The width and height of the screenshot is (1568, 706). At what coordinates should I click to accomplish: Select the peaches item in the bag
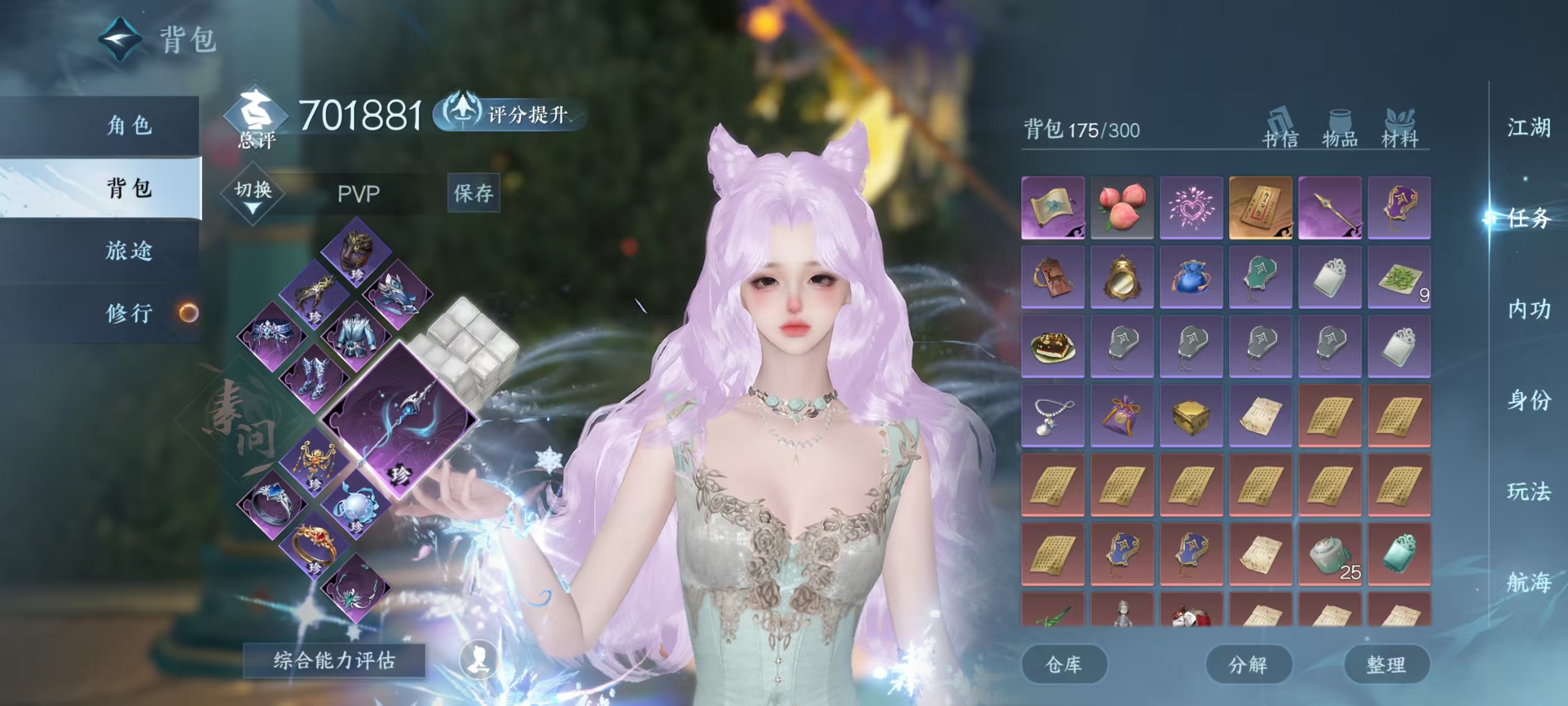pos(1122,207)
